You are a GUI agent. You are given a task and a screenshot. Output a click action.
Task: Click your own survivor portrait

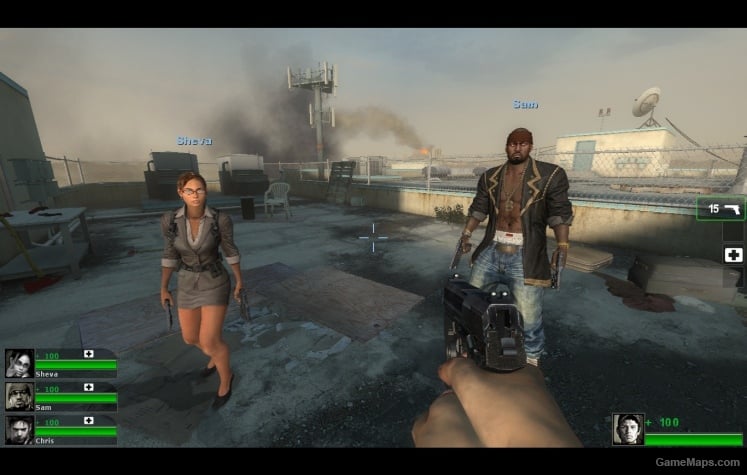pos(627,428)
